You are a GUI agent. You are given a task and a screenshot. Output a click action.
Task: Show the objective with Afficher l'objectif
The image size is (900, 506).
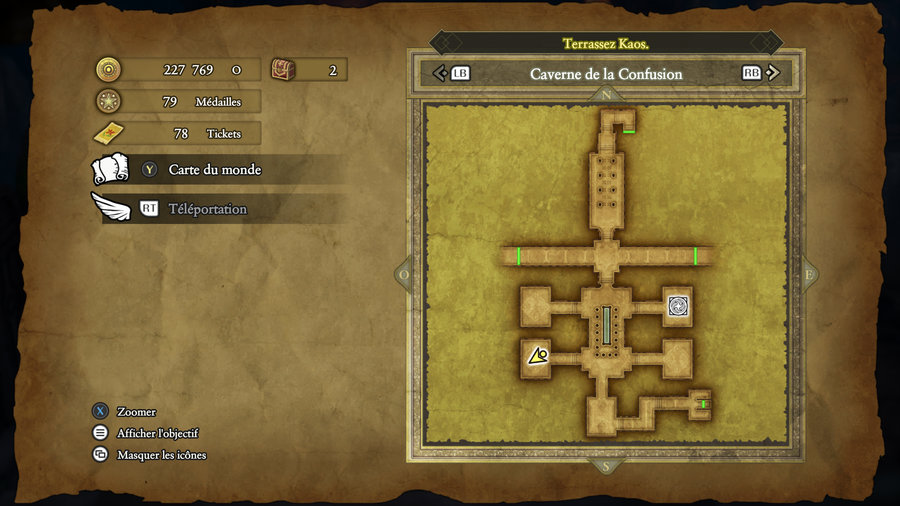pos(157,433)
